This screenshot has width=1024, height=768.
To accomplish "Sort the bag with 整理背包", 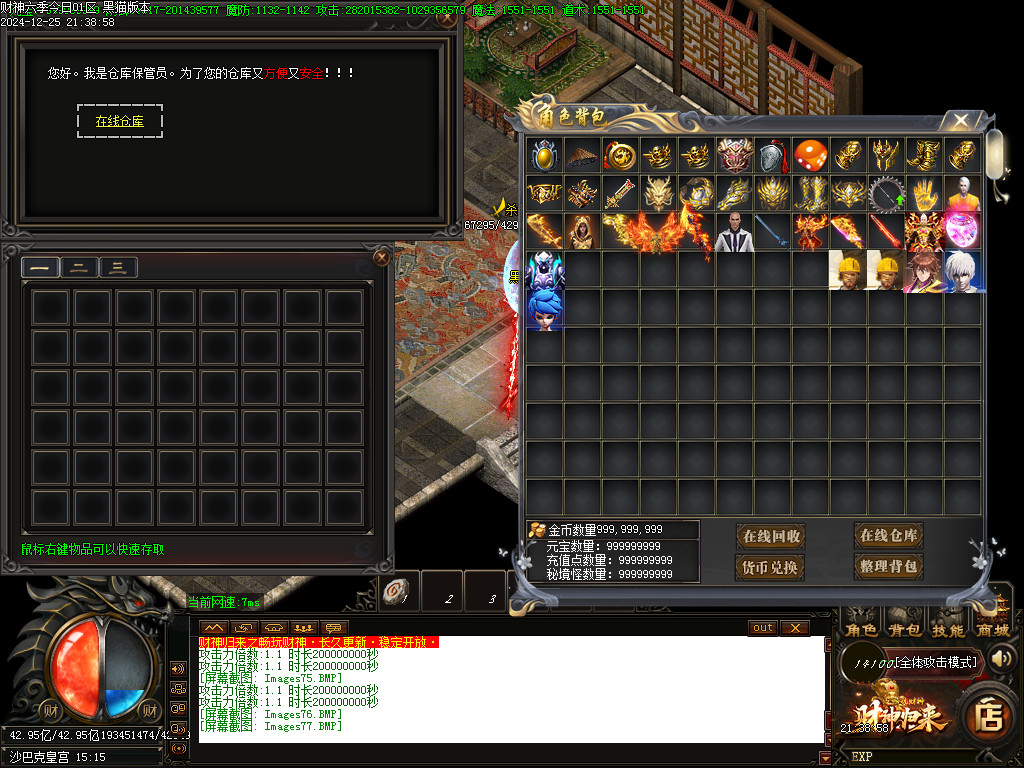I will click(888, 566).
